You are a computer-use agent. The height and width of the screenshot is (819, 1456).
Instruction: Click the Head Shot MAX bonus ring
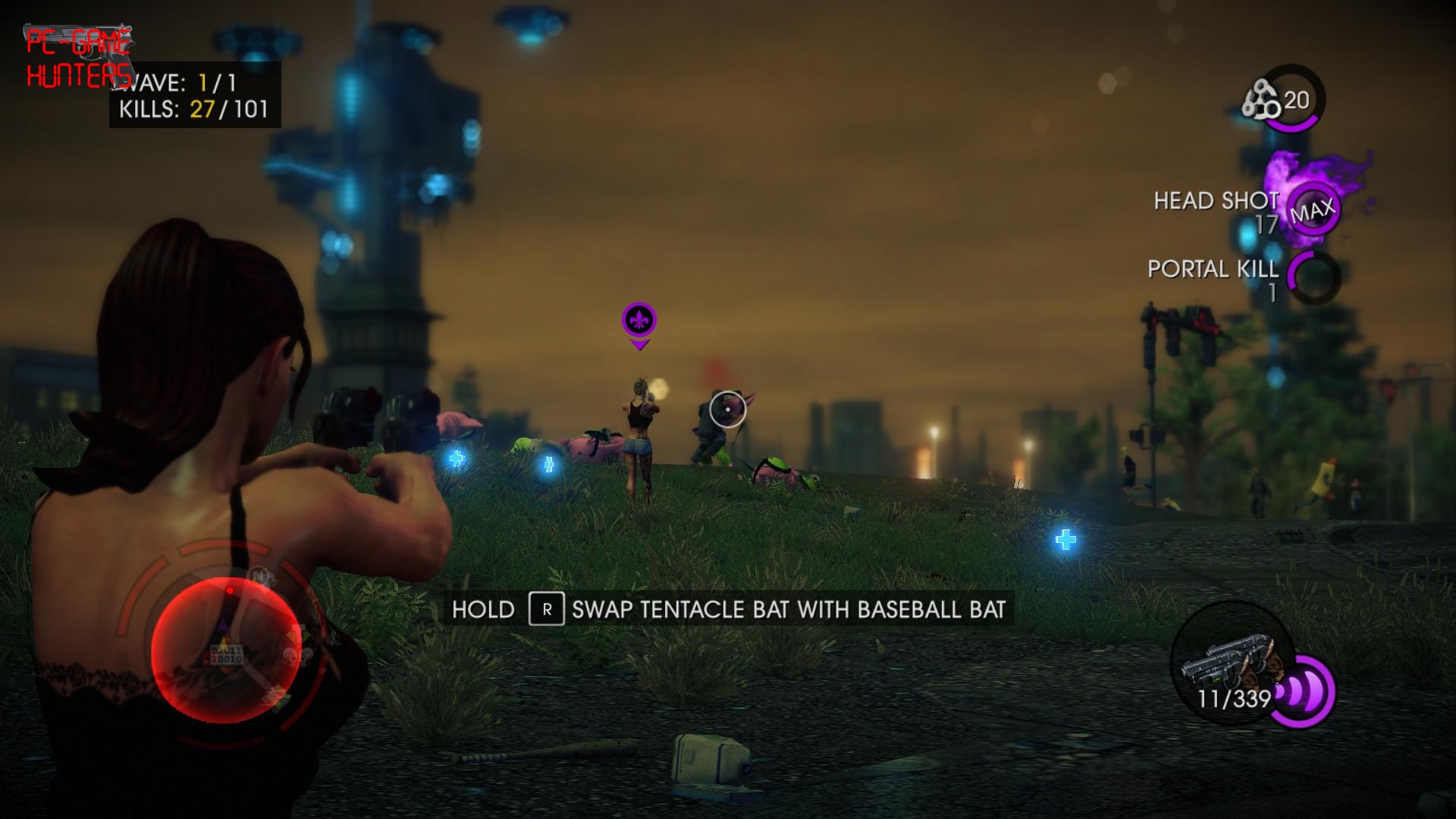[x=1313, y=209]
